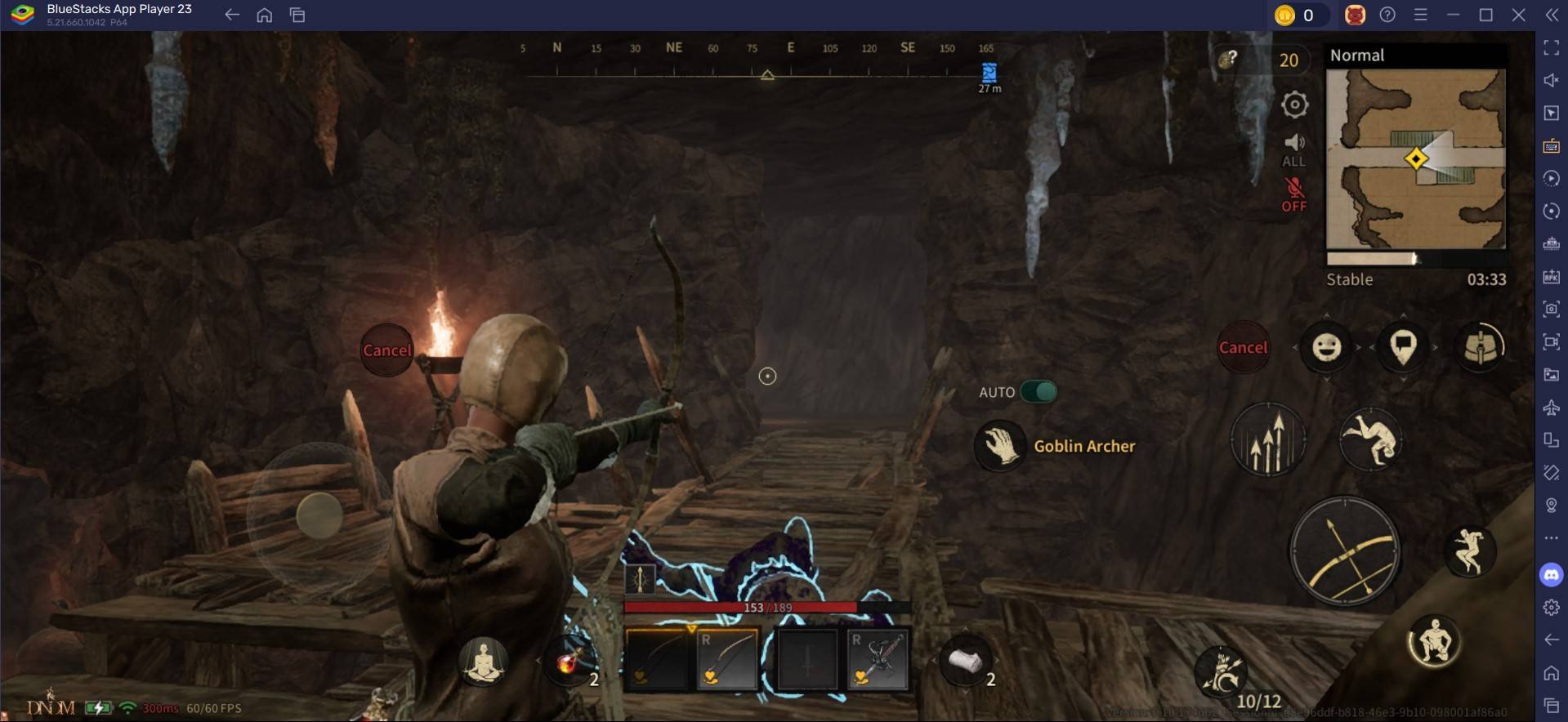This screenshot has height=722, width=1568.
Task: Tap the archer reload icon
Action: pos(1222,671)
